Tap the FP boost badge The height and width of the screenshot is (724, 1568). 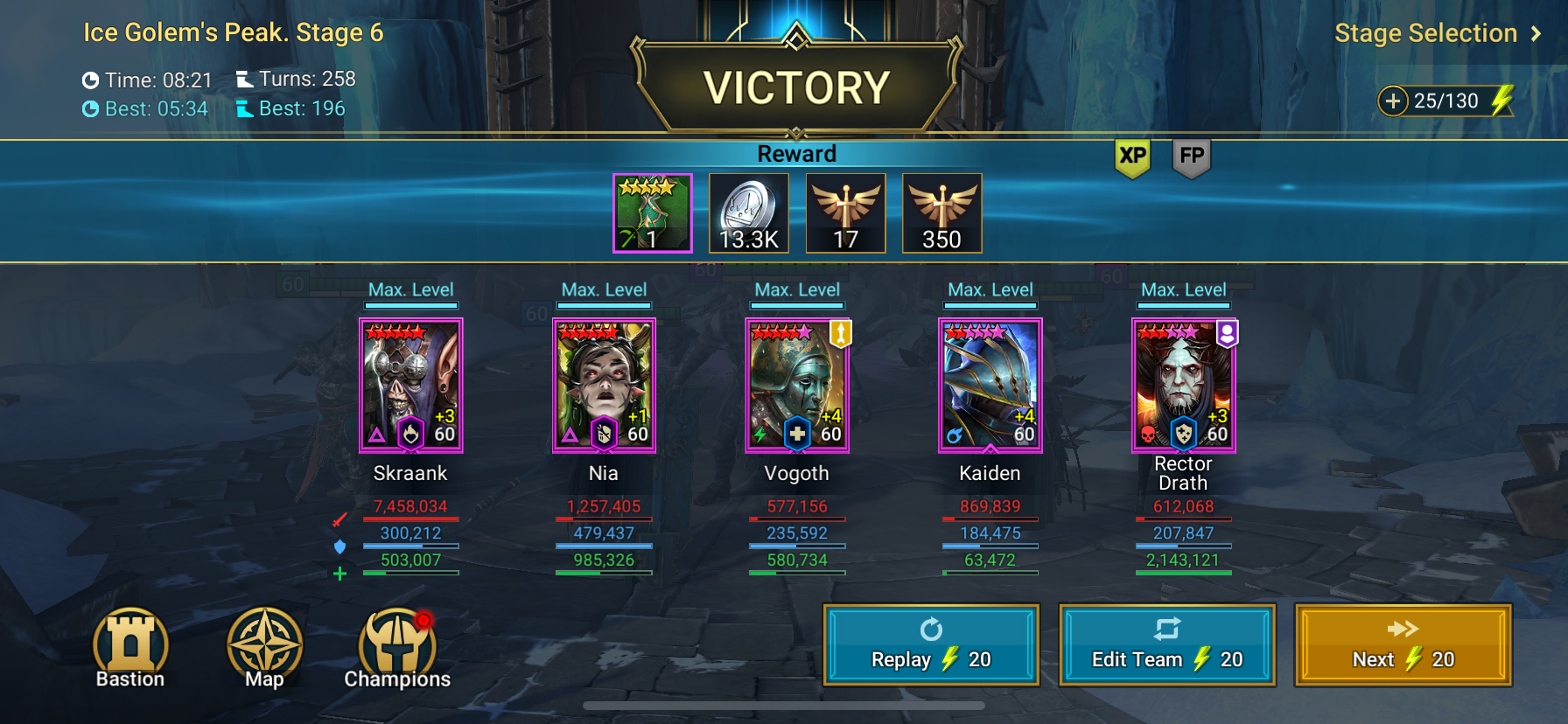[1192, 157]
